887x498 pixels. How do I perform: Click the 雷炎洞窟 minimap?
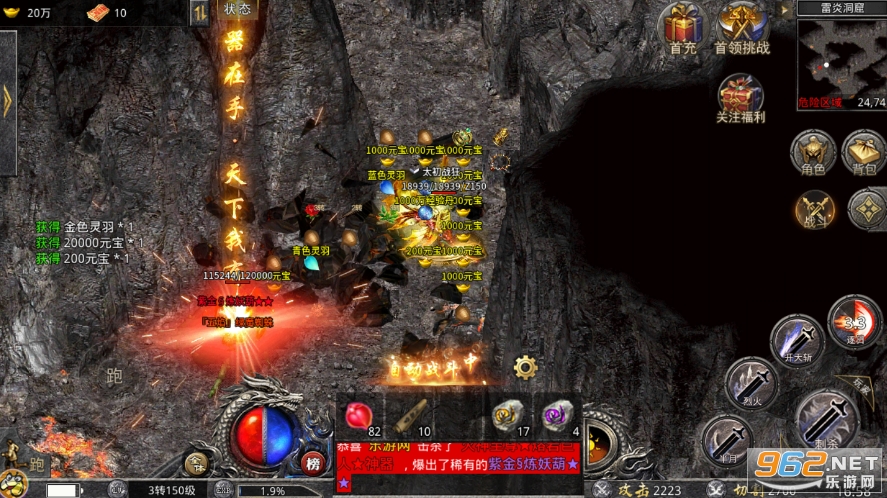coord(841,58)
